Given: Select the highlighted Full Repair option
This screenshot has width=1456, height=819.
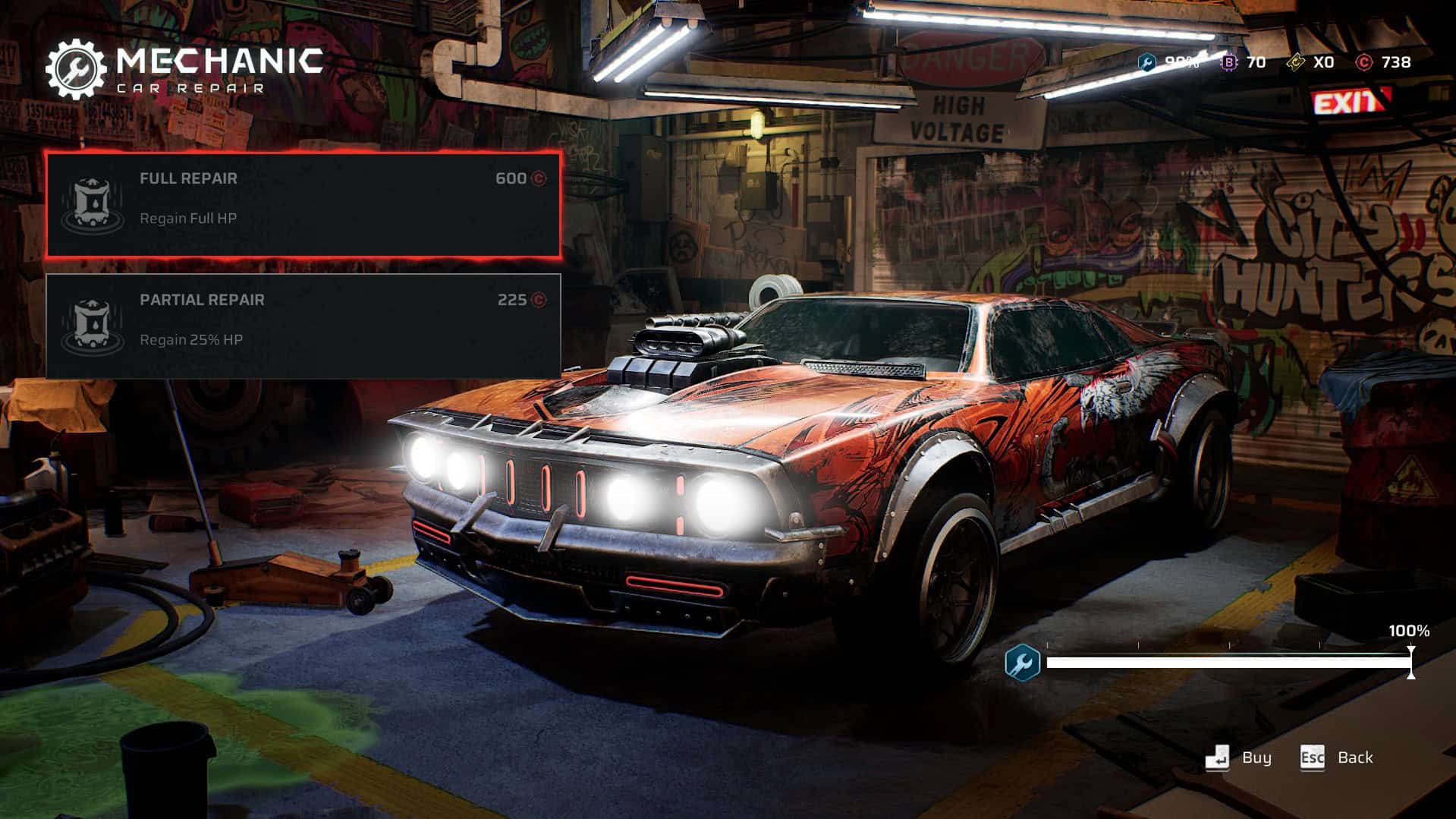Looking at the screenshot, I should tap(303, 206).
